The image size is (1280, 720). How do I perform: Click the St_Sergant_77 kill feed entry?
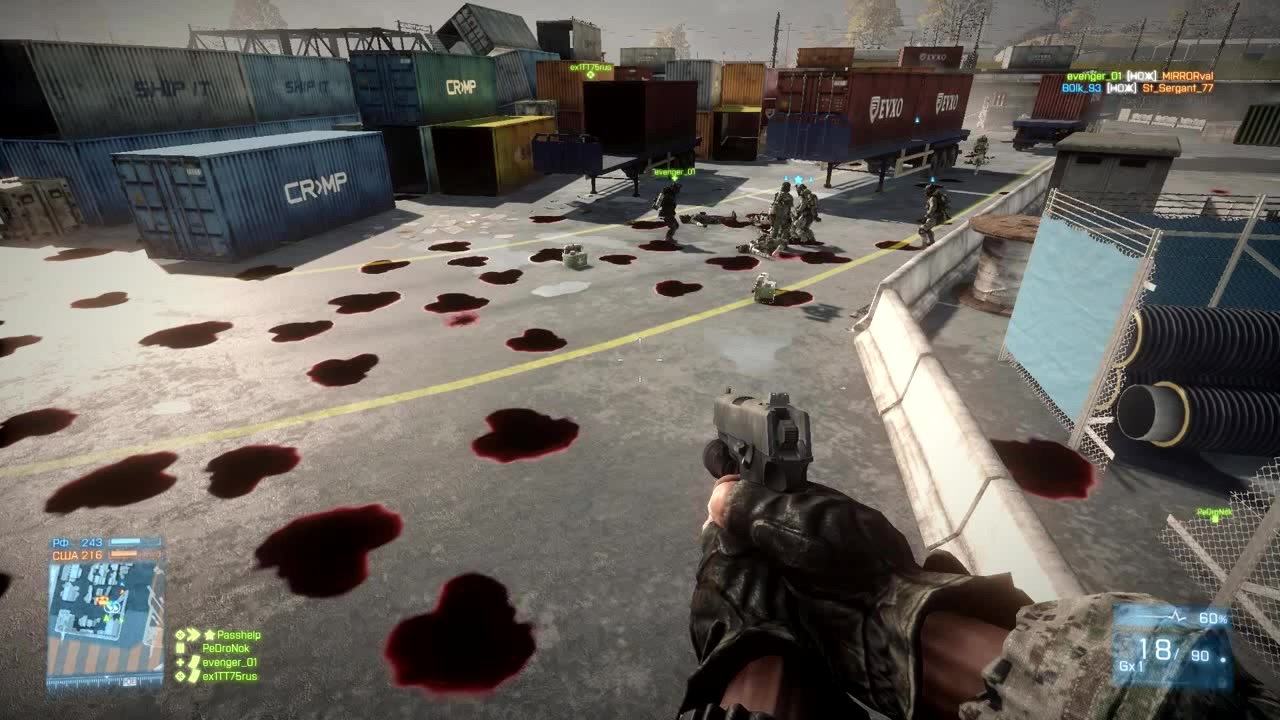[x=1178, y=88]
